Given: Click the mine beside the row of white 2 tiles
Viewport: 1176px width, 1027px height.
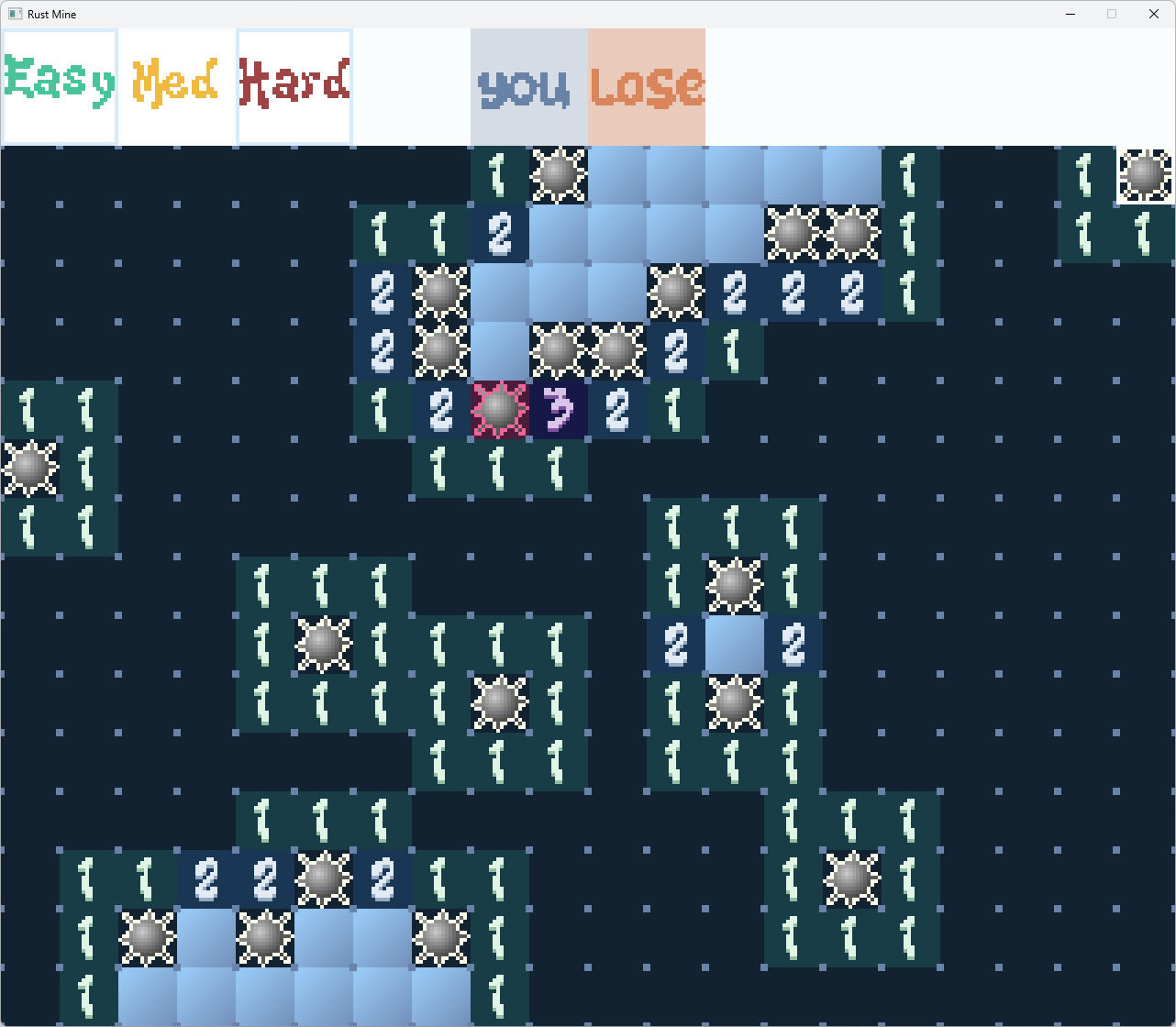Looking at the screenshot, I should pos(676,293).
